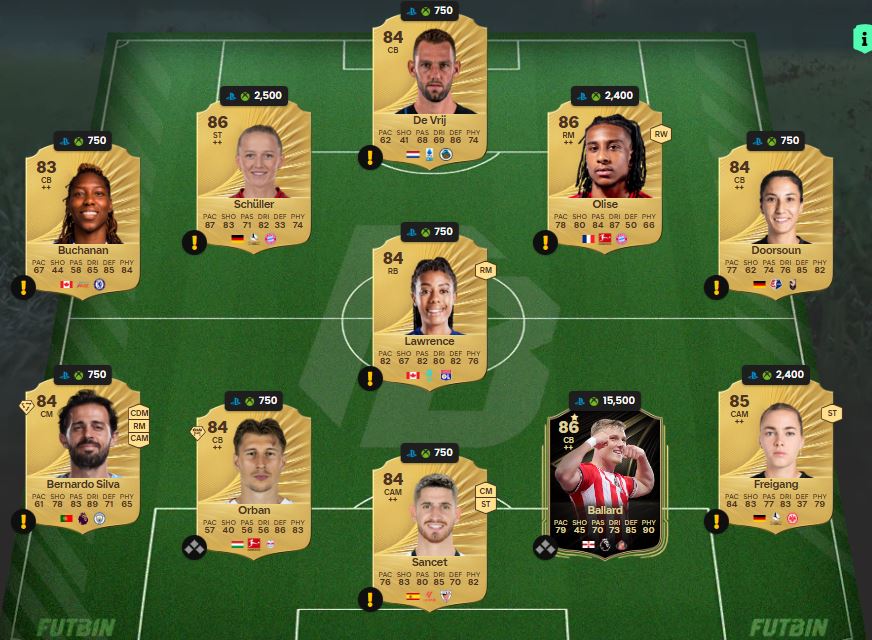Show the warning beside Freigang's card
This screenshot has height=640, width=872.
(716, 521)
